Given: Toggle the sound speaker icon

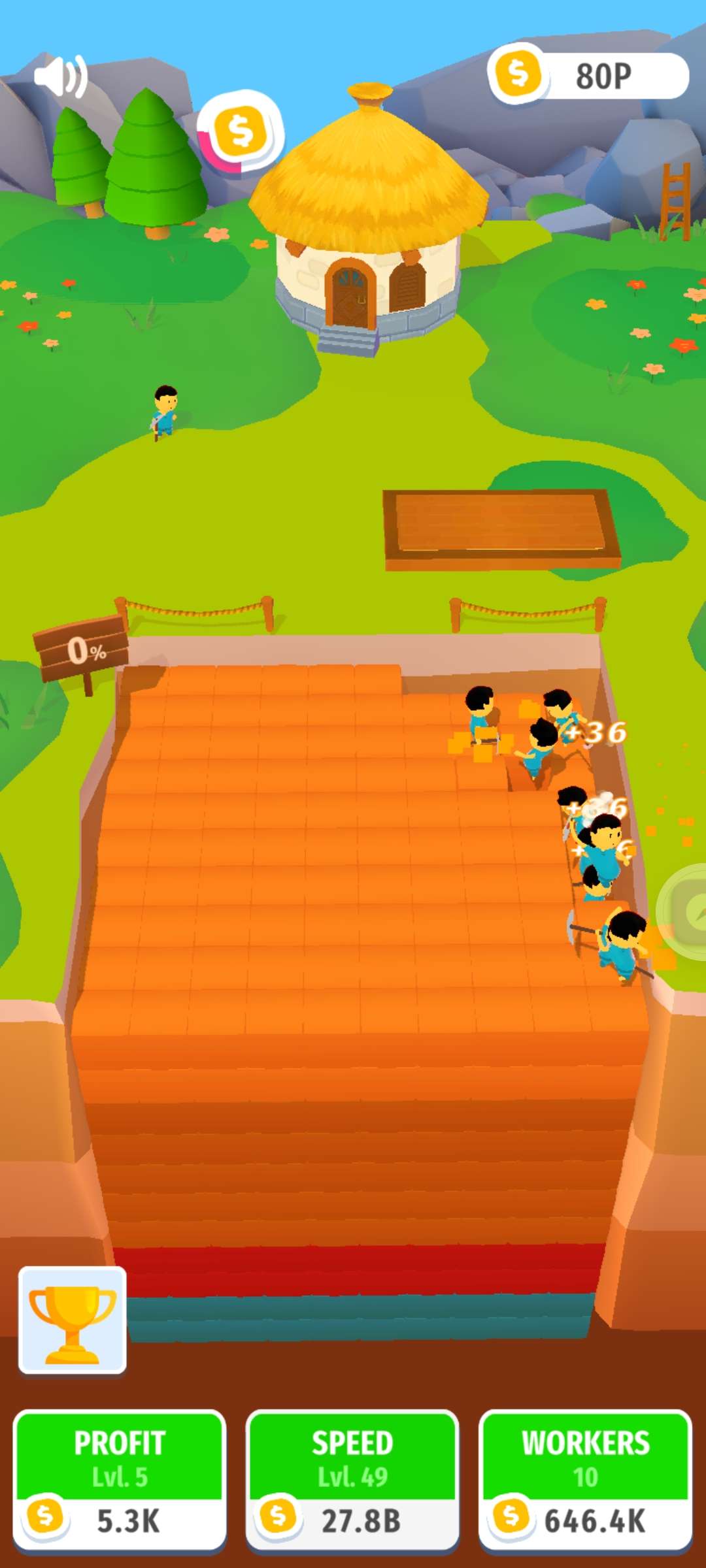Looking at the screenshot, I should coord(60,76).
